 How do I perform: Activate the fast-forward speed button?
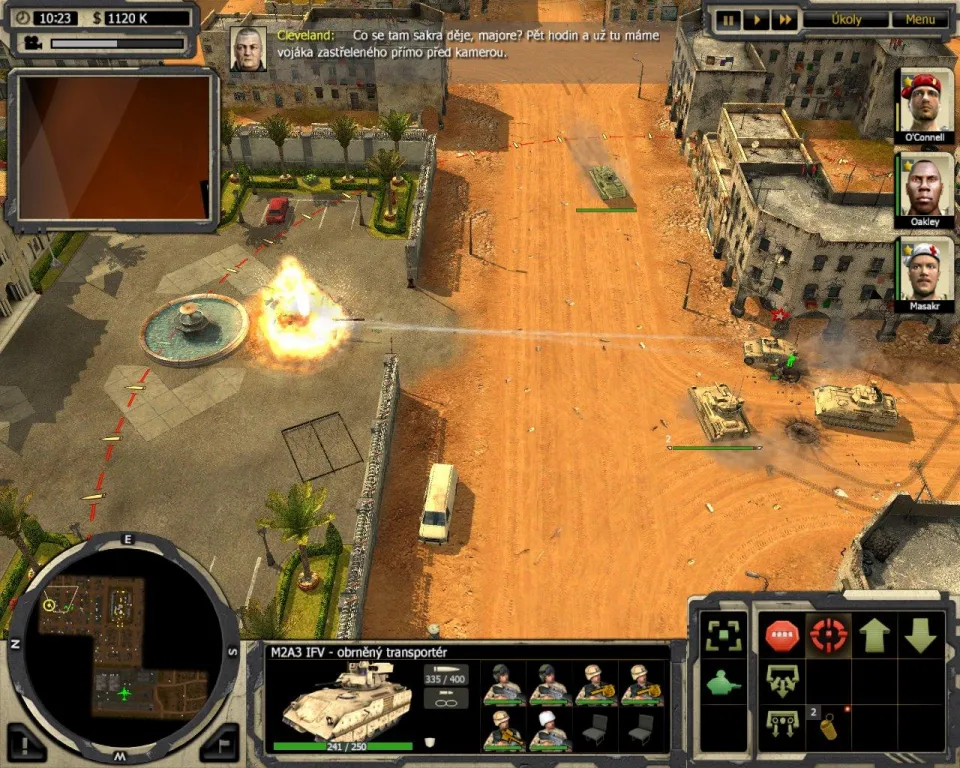pos(785,19)
